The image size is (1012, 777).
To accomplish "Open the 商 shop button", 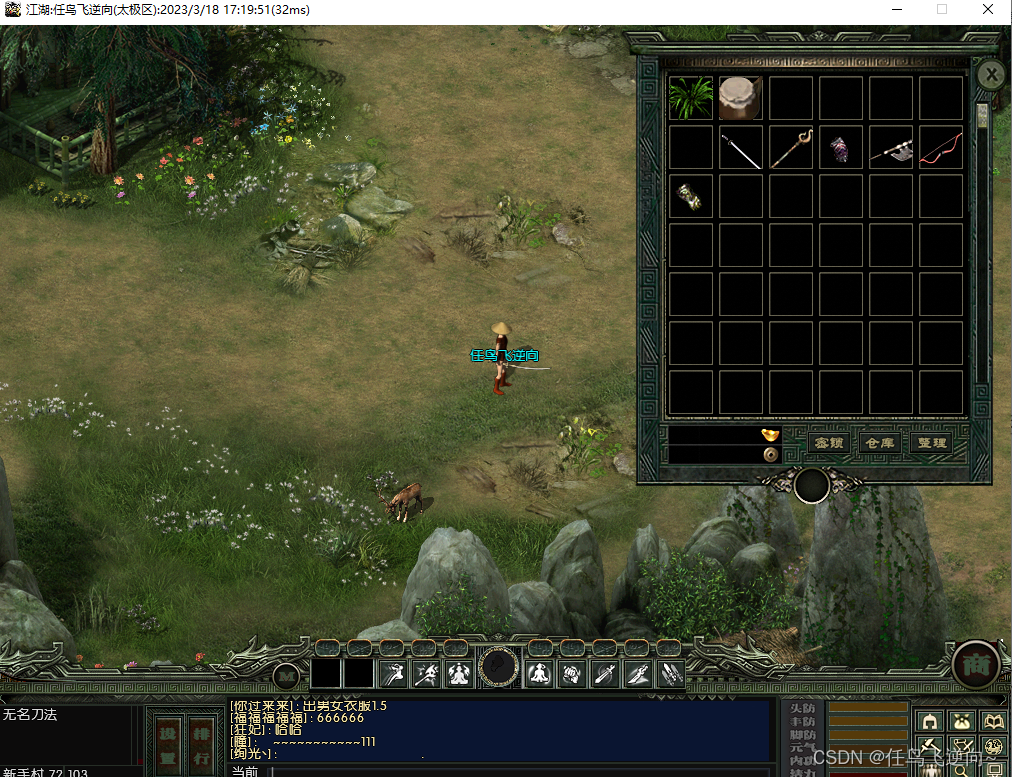I will pos(976,664).
